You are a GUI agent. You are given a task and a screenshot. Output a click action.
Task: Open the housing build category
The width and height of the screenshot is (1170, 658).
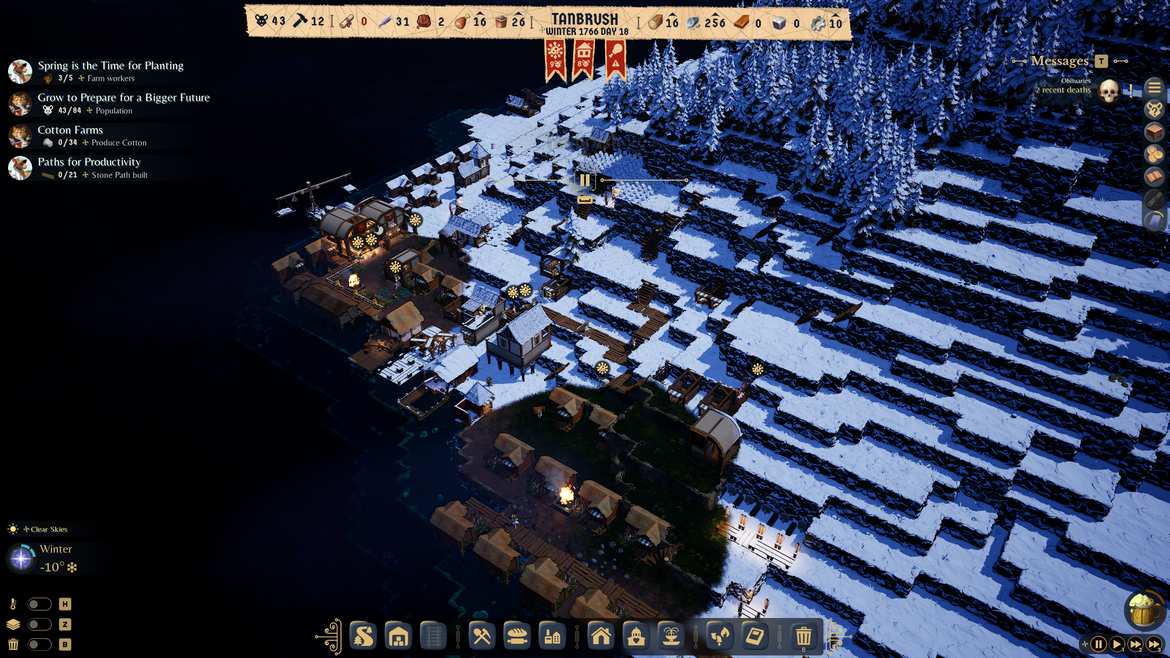coord(600,635)
